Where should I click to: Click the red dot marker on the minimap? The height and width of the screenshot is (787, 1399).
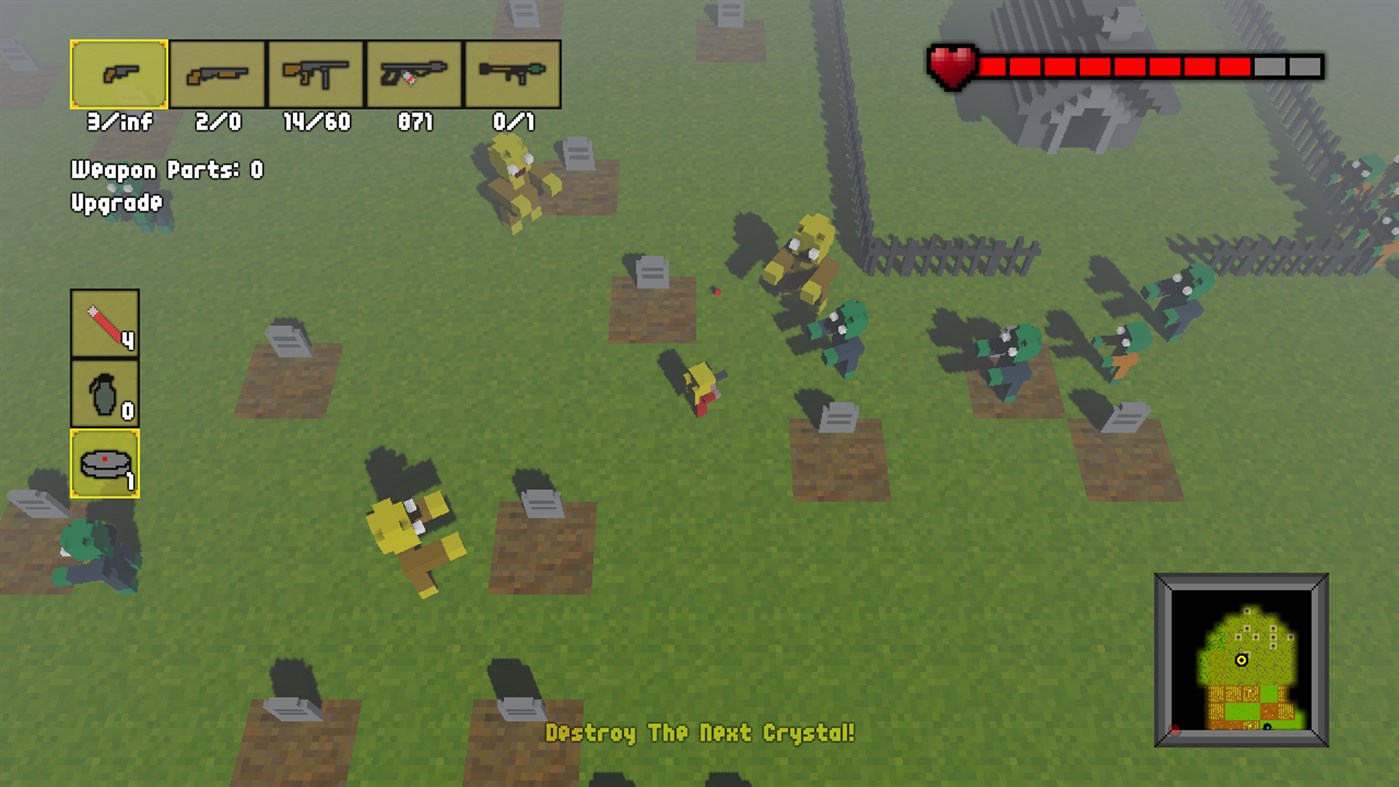[x=1175, y=729]
